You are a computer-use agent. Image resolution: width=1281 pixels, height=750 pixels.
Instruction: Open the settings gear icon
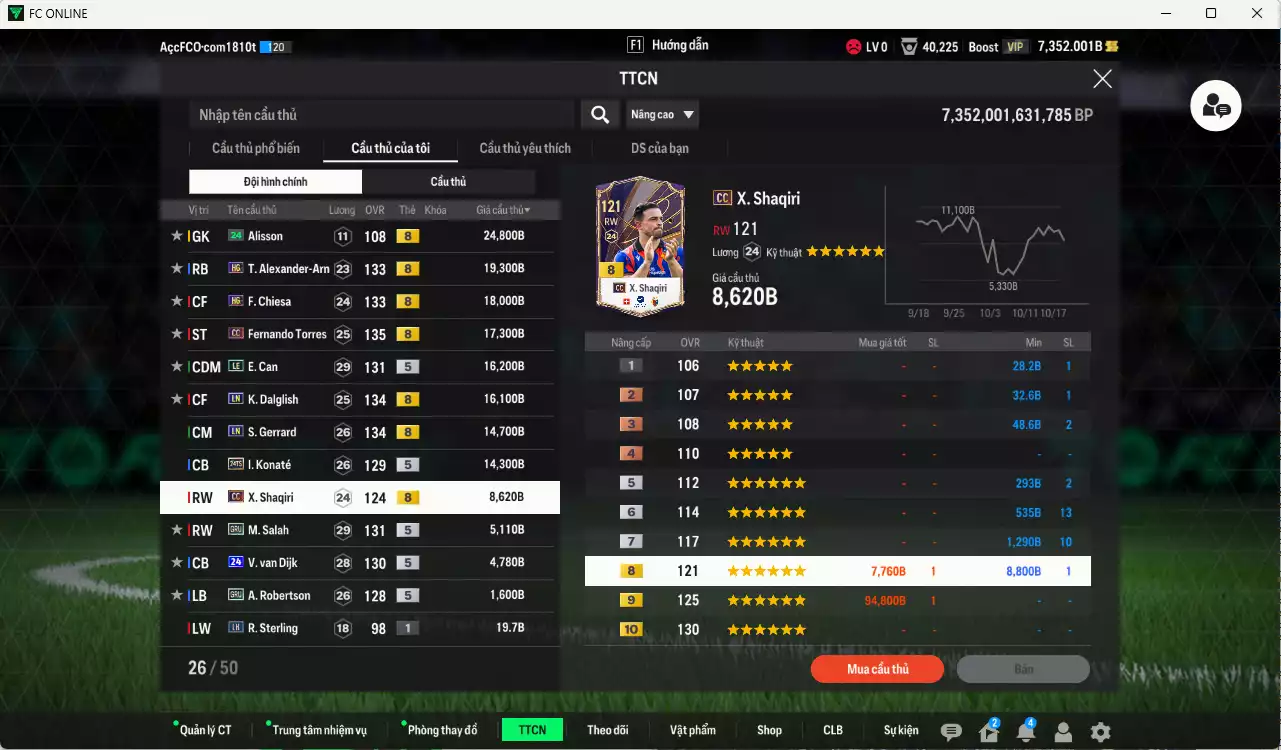coord(1100,732)
